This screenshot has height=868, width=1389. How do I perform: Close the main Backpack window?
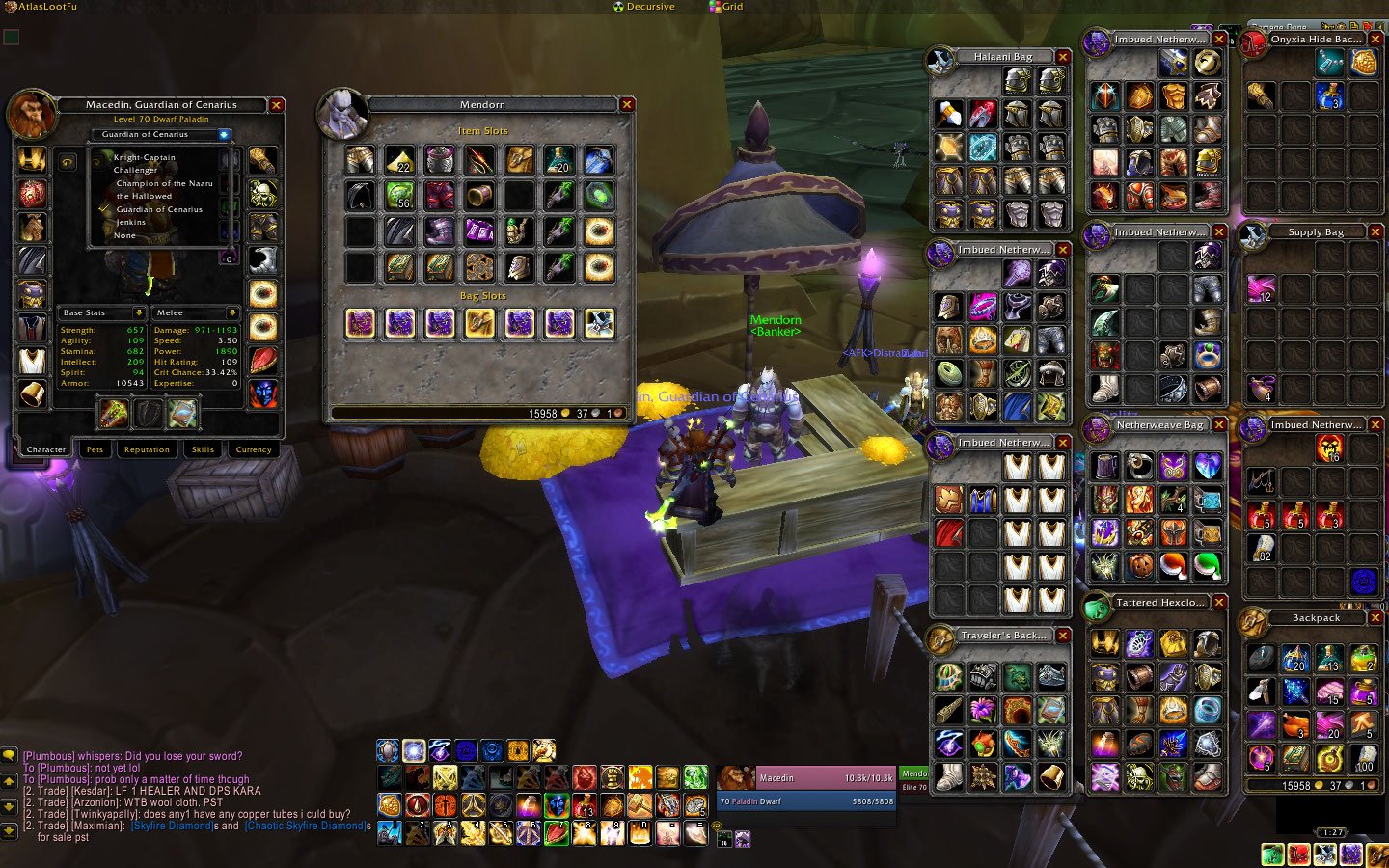click(x=1375, y=618)
